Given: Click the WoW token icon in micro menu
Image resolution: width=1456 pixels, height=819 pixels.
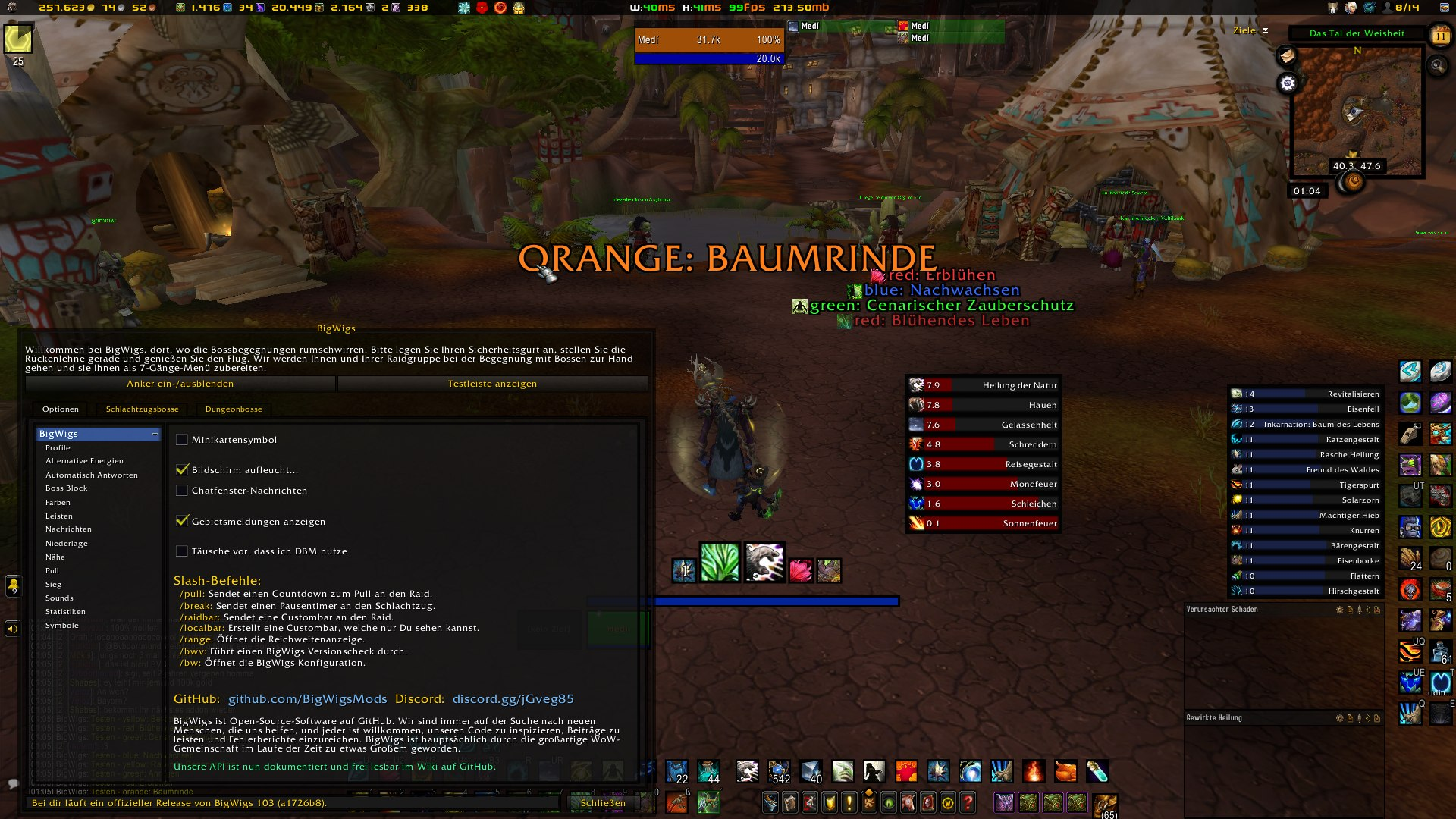Looking at the screenshot, I should (946, 802).
